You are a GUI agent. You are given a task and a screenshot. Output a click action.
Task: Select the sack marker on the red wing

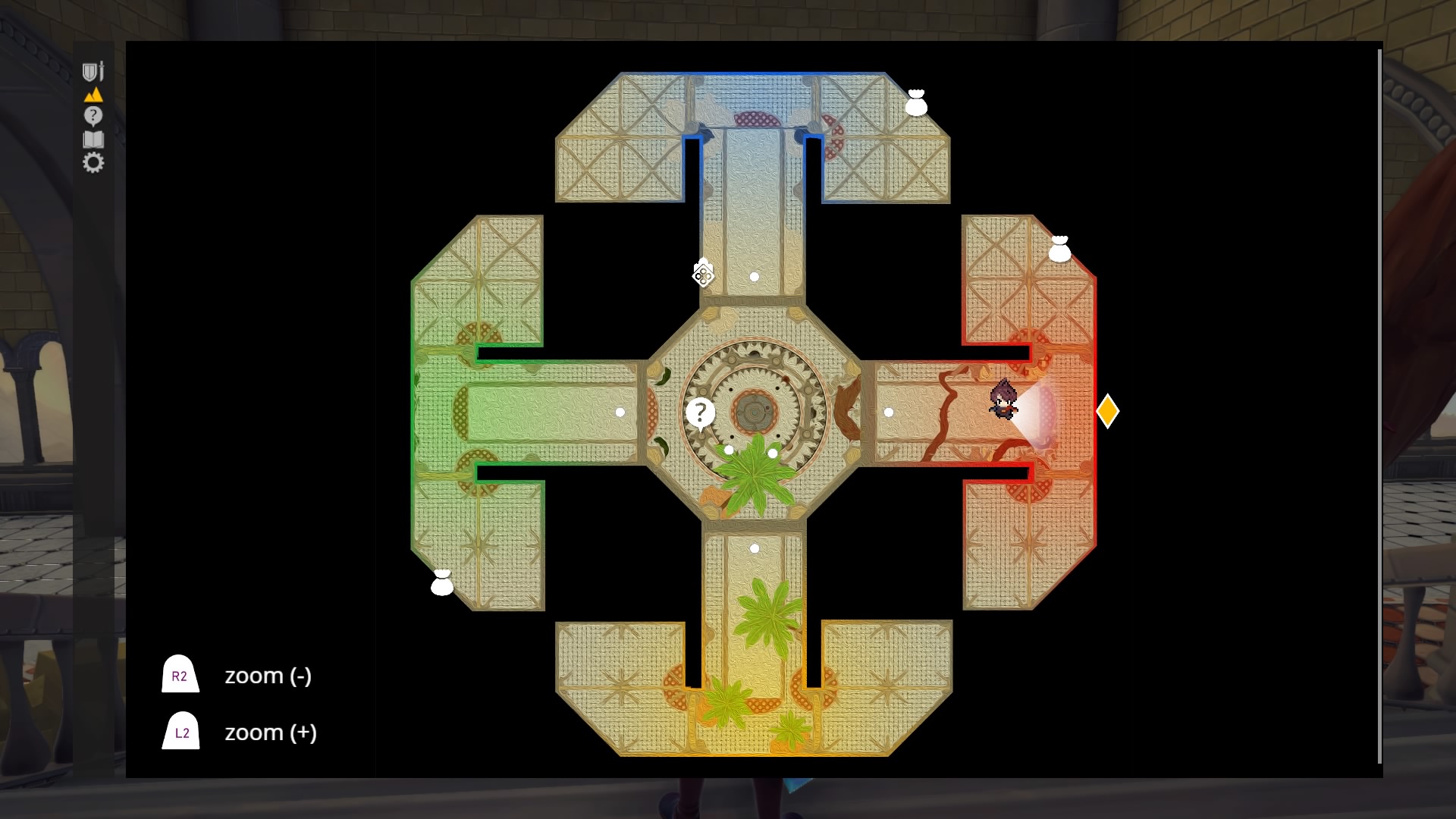tap(1059, 249)
